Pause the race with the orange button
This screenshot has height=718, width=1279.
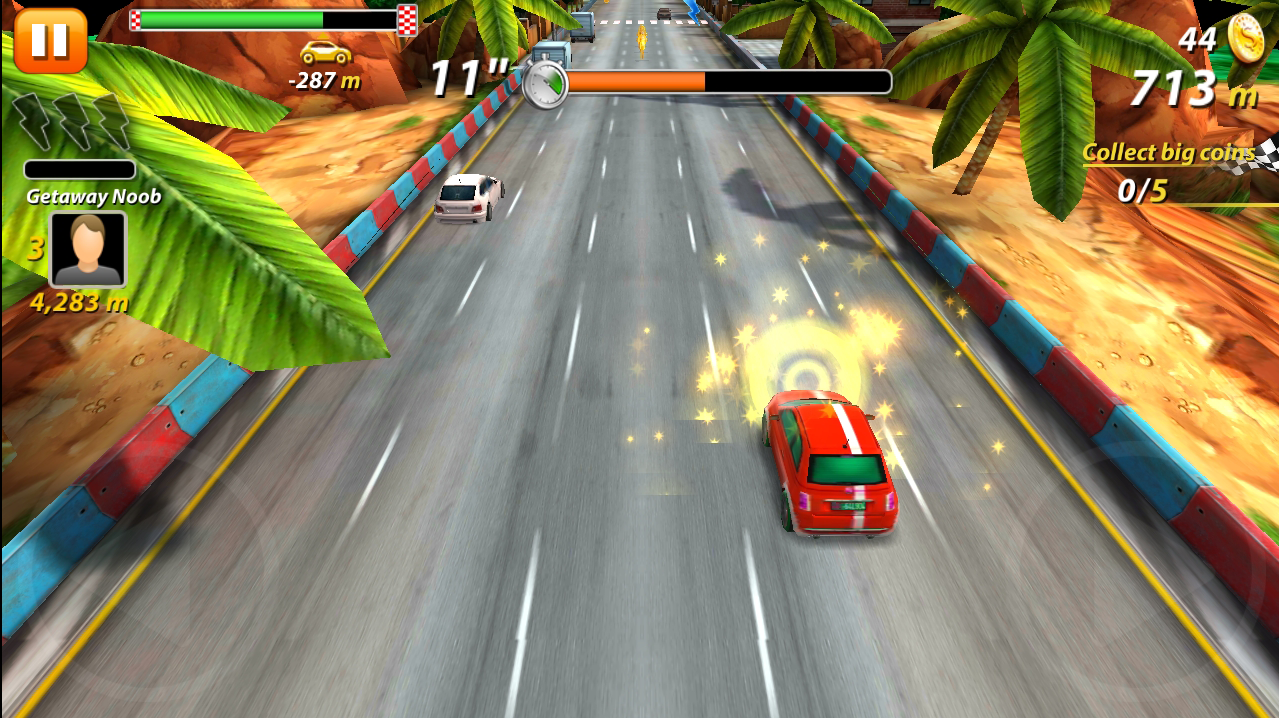(49, 41)
